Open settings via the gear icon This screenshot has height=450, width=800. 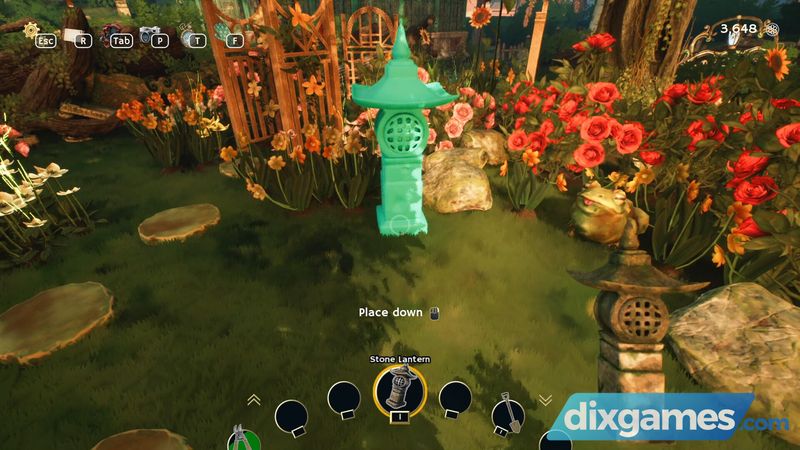pyautogui.click(x=30, y=30)
